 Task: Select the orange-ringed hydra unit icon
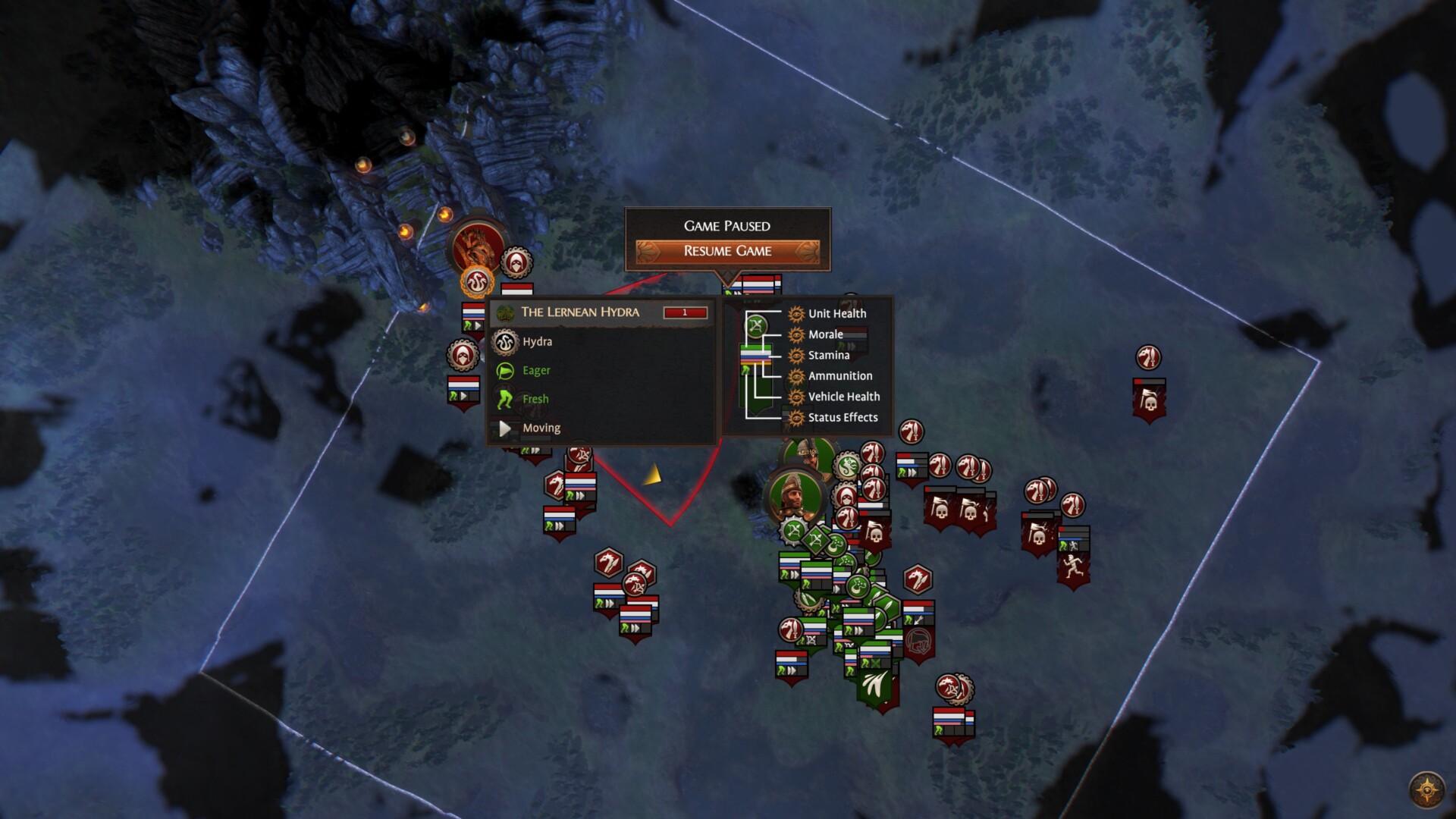[x=477, y=283]
